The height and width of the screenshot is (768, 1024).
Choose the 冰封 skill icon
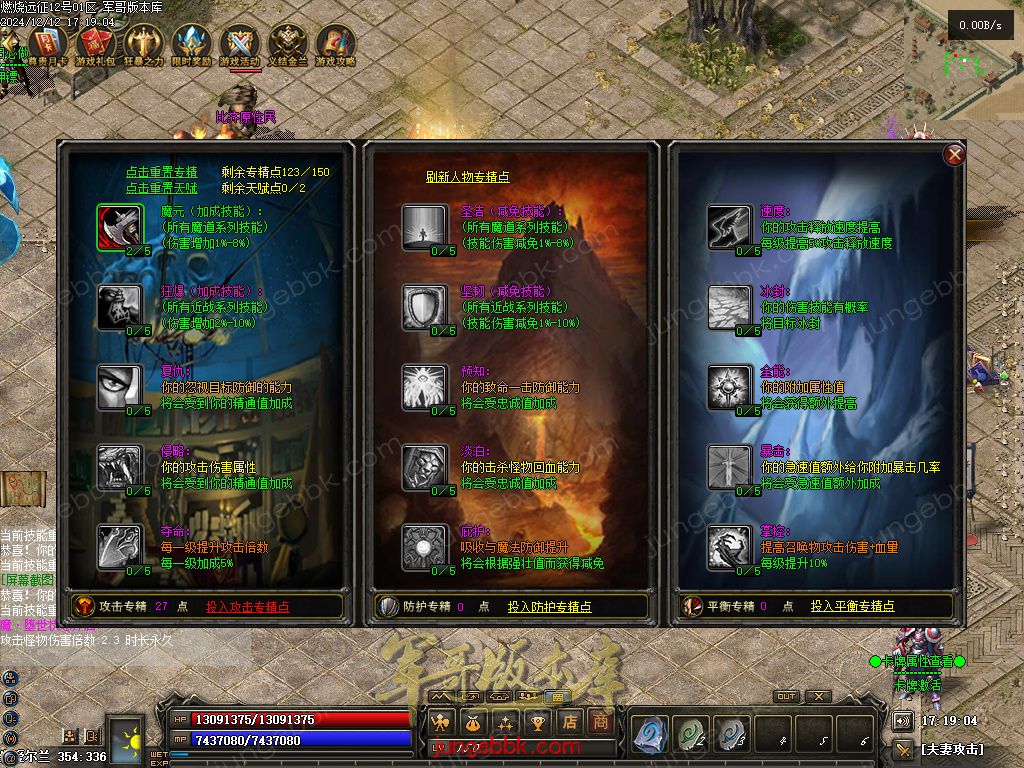click(x=729, y=307)
